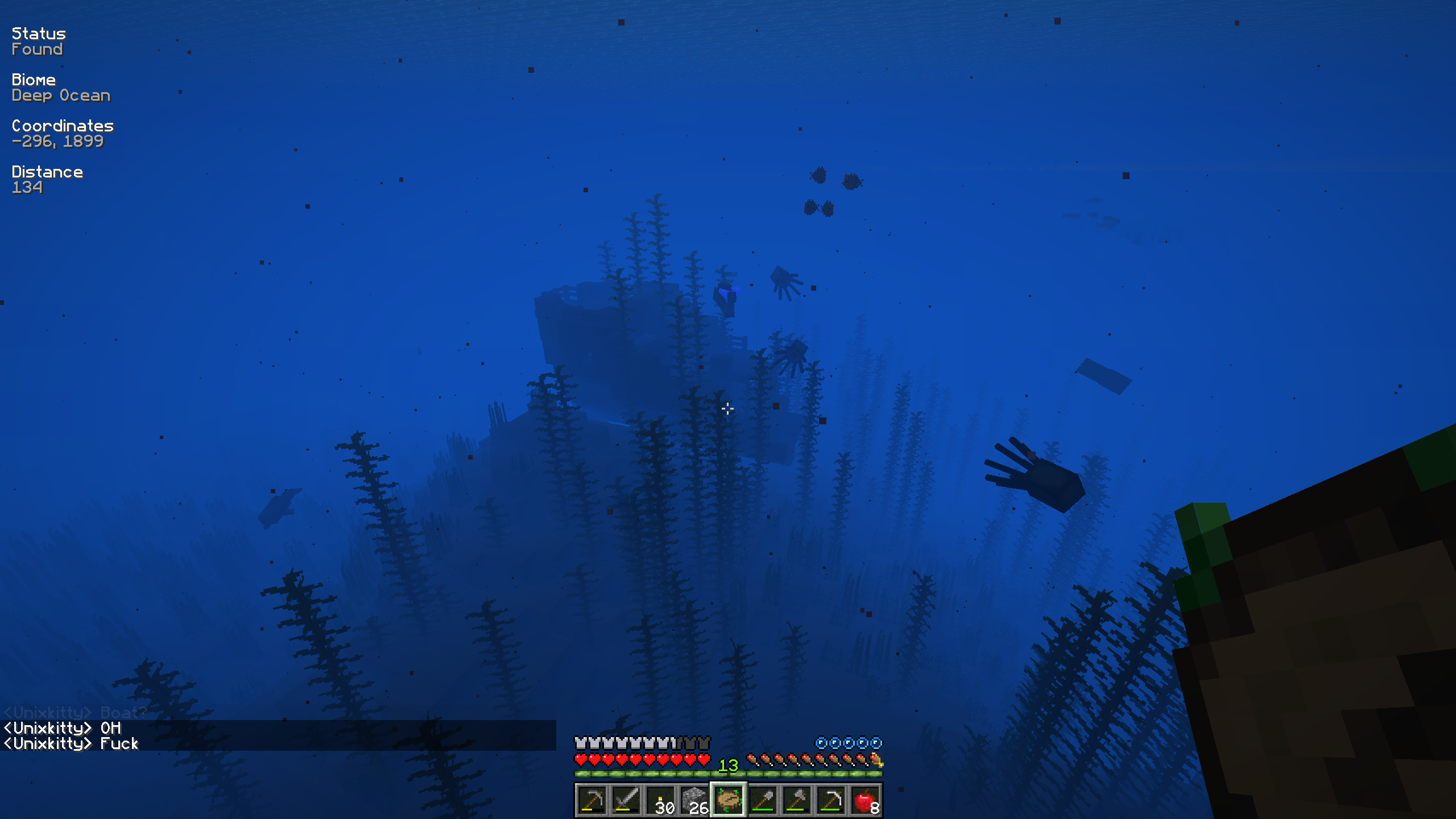Select the stone pickaxe with yellow durability
The width and height of the screenshot is (1456, 819).
coord(591,800)
